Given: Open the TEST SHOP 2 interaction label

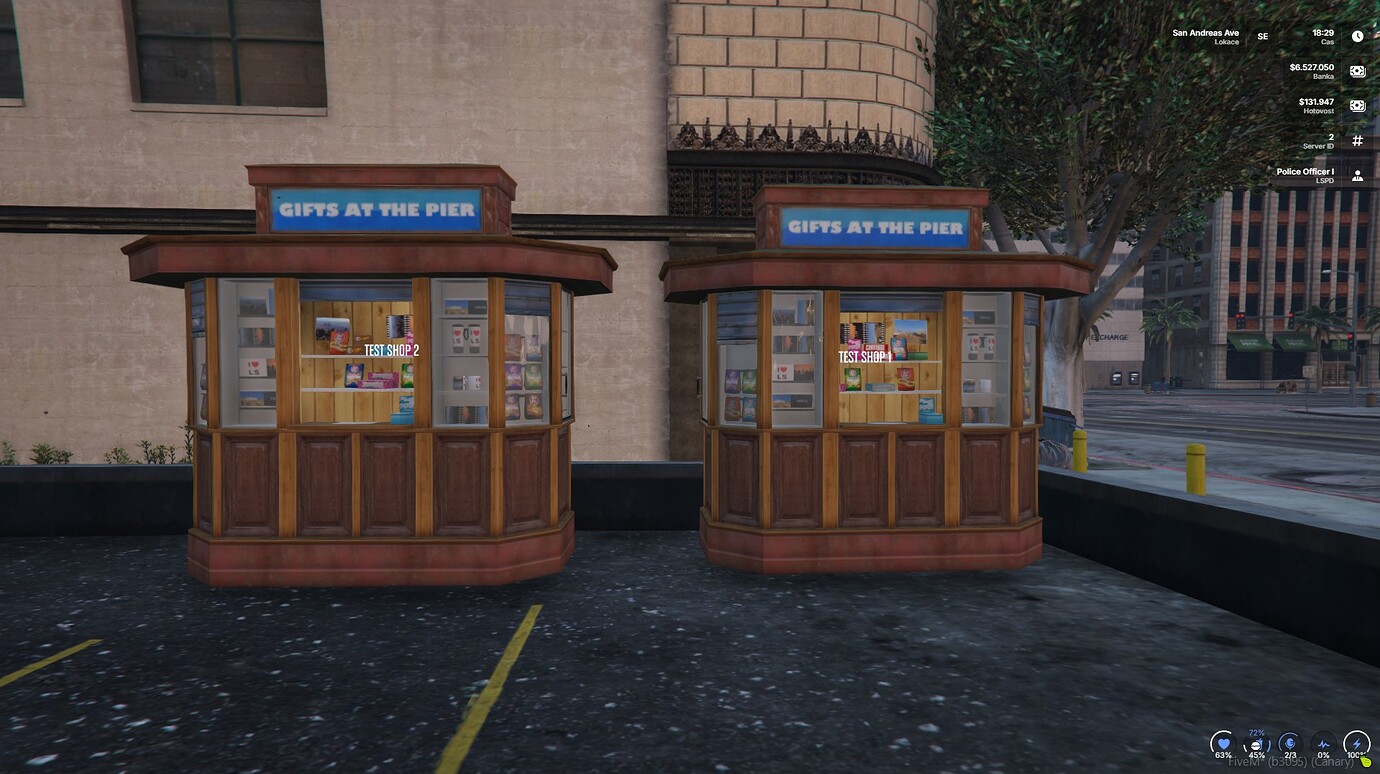Looking at the screenshot, I should coord(394,351).
